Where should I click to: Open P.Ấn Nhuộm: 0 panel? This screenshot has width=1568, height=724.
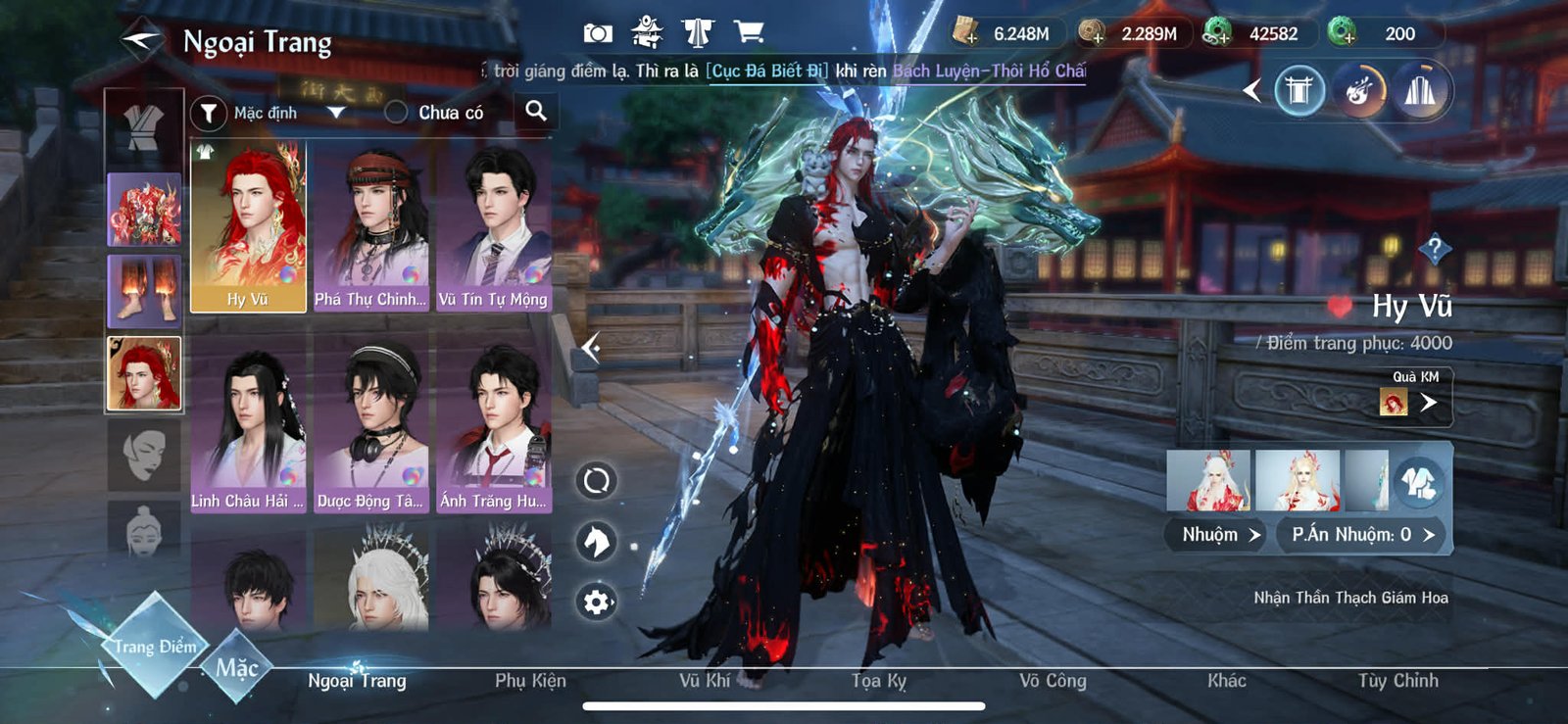[1360, 533]
